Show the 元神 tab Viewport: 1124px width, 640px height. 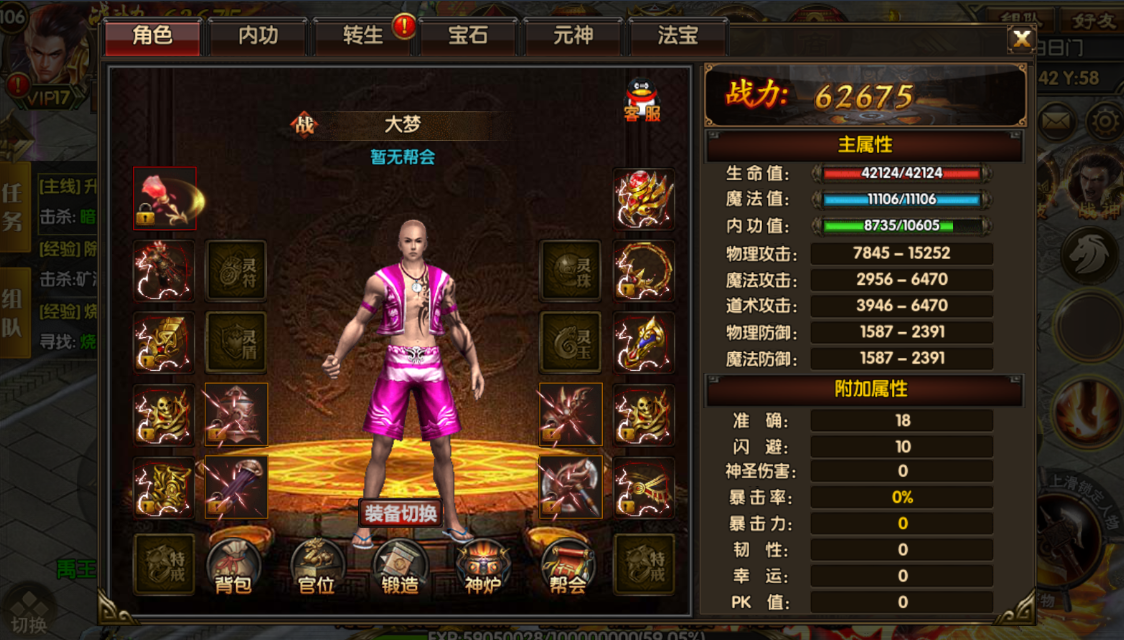pos(573,37)
